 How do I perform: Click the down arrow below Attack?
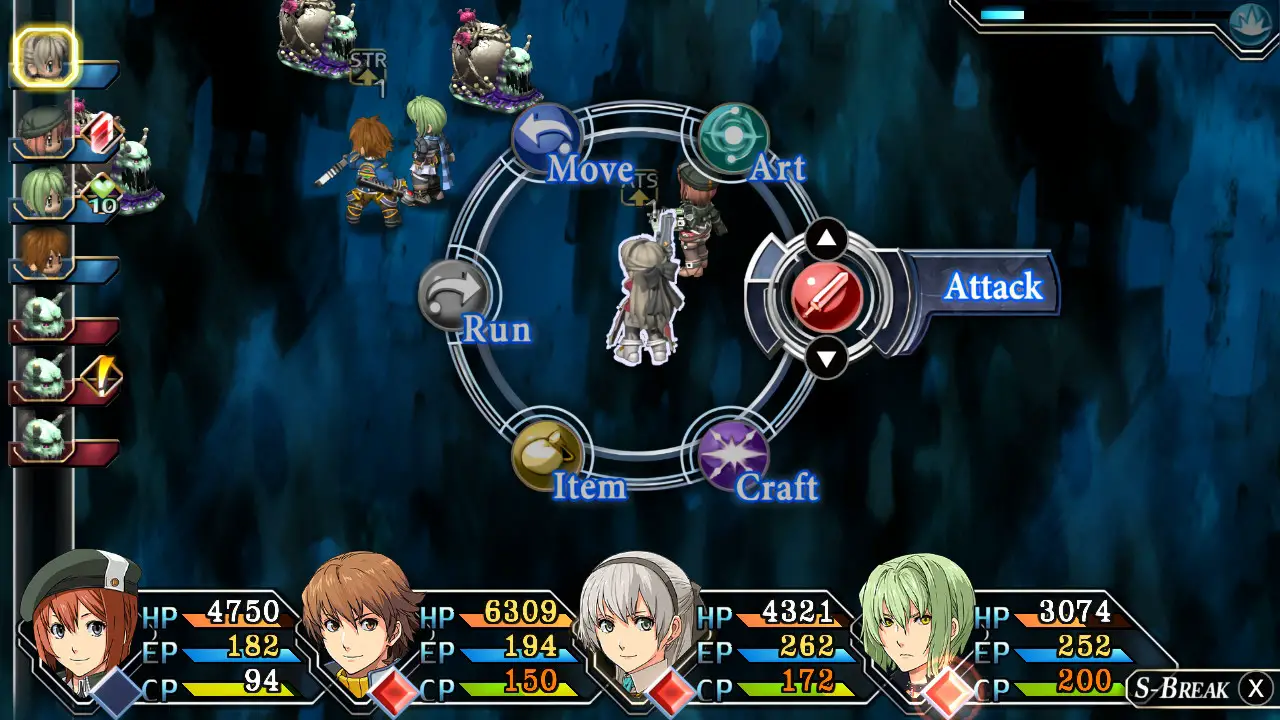[x=826, y=357]
